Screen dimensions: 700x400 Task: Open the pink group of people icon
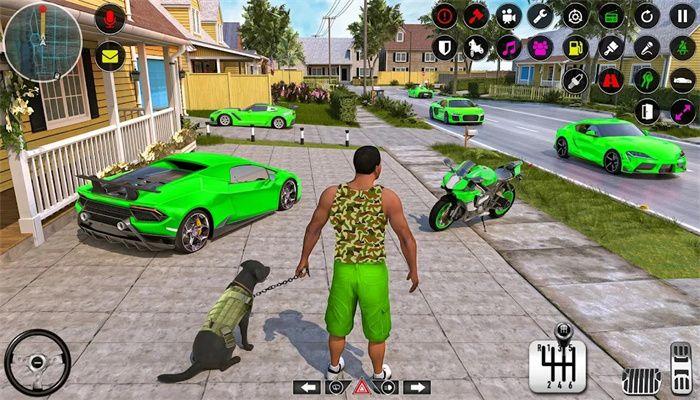click(541, 47)
